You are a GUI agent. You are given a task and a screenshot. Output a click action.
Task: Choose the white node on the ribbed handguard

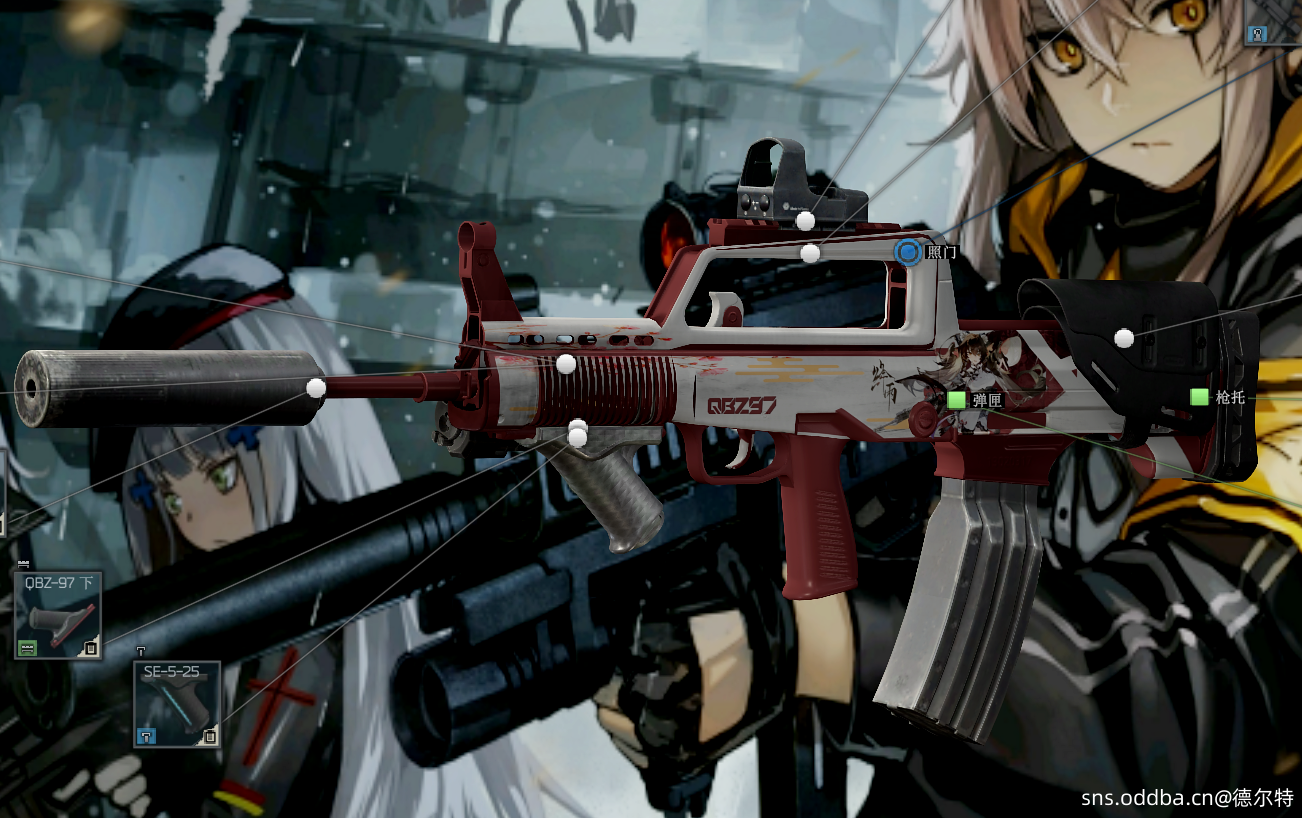[x=566, y=364]
